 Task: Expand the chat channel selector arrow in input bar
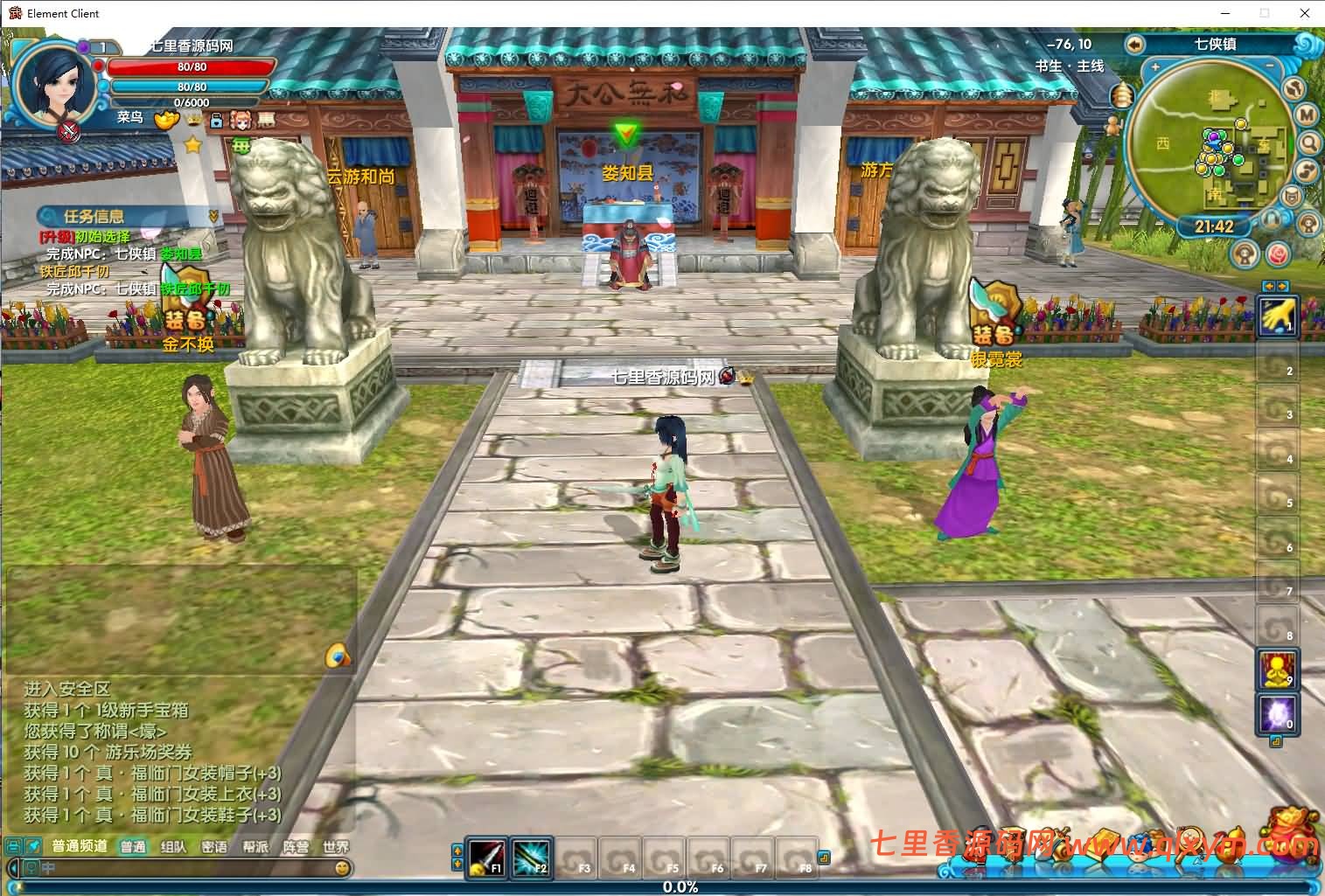click(x=13, y=867)
